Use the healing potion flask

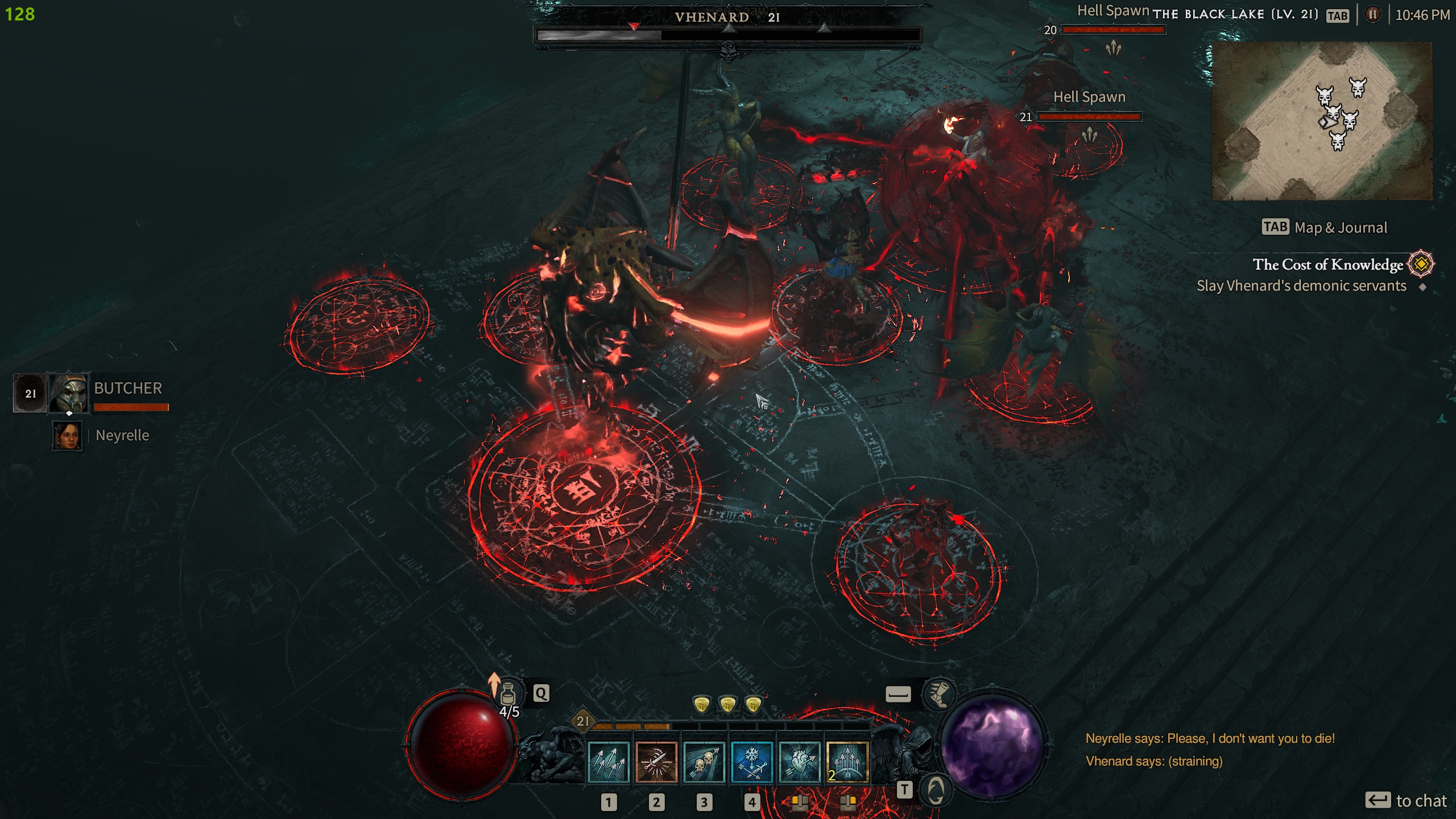tap(508, 693)
